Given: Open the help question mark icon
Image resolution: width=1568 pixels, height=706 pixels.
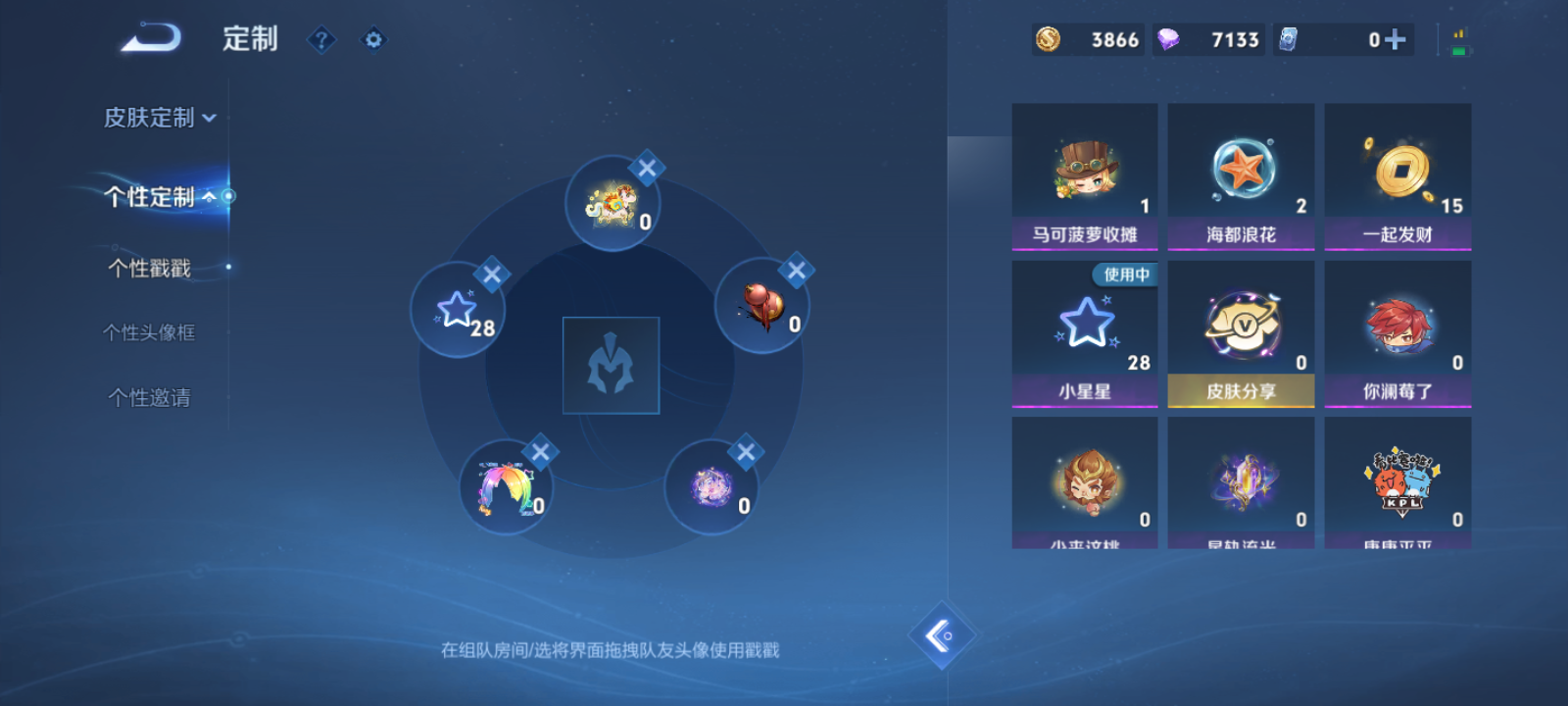Looking at the screenshot, I should click(322, 40).
